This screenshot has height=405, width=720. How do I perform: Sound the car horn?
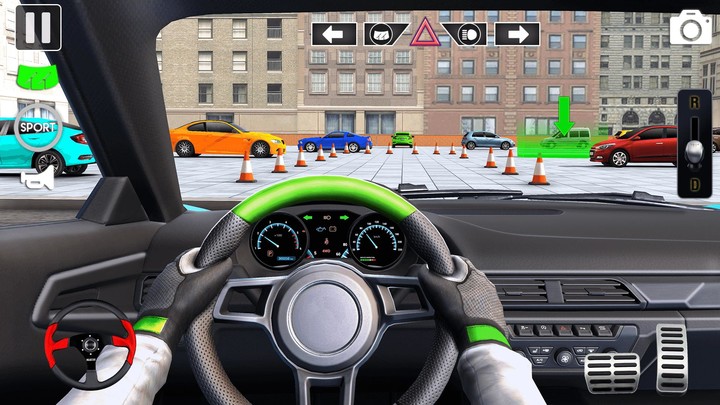[37, 178]
